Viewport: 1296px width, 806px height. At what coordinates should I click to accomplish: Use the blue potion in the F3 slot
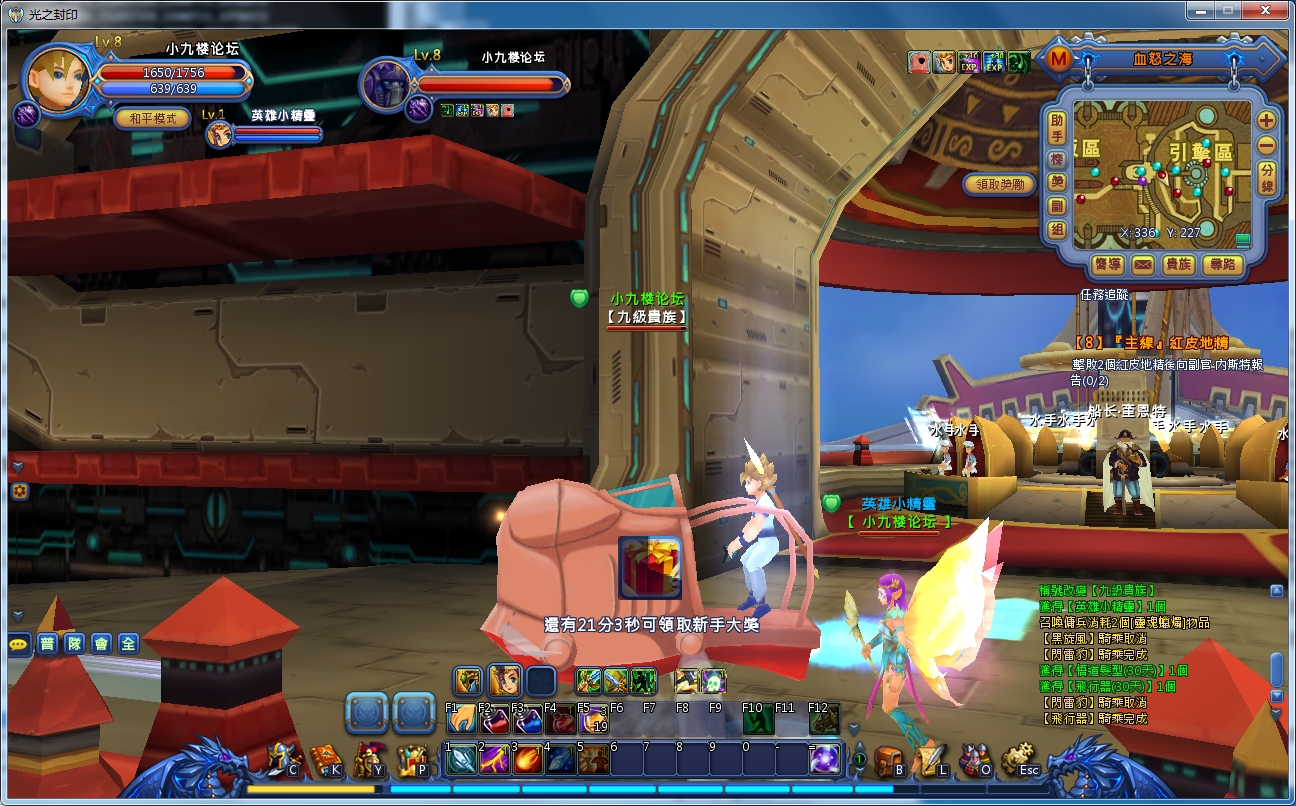tap(527, 721)
